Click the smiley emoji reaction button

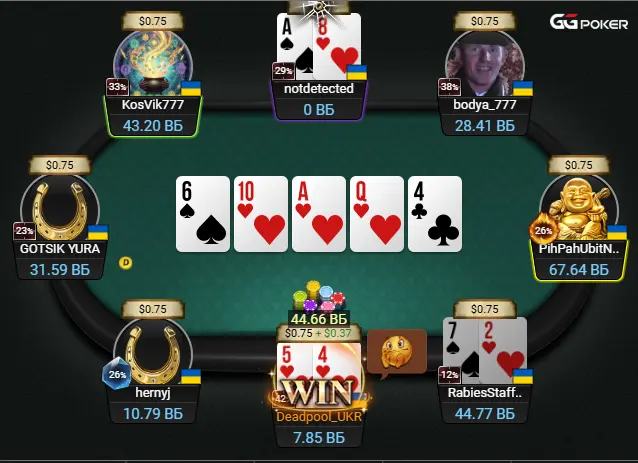[397, 352]
